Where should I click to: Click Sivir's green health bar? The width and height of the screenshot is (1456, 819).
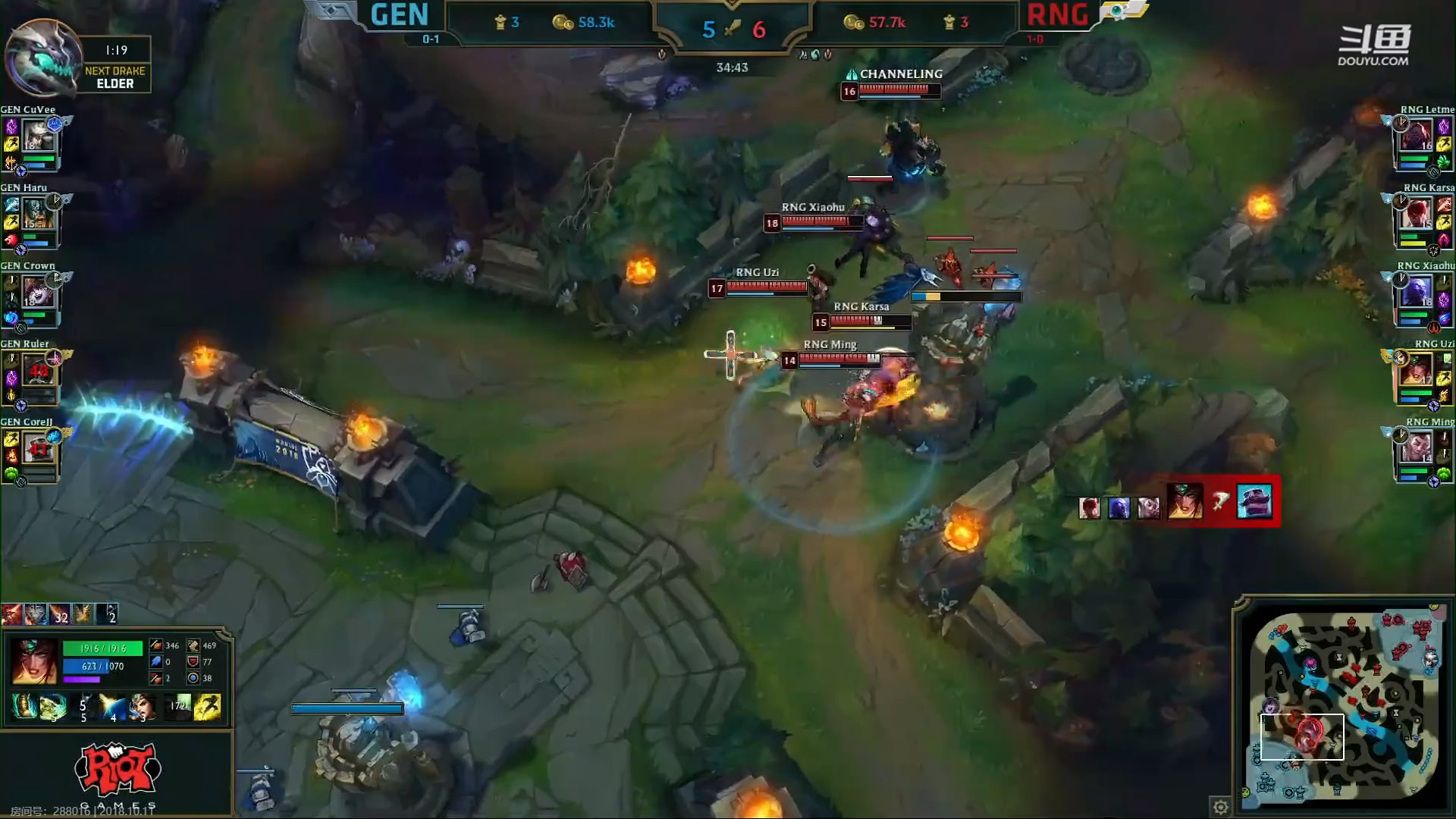104,648
